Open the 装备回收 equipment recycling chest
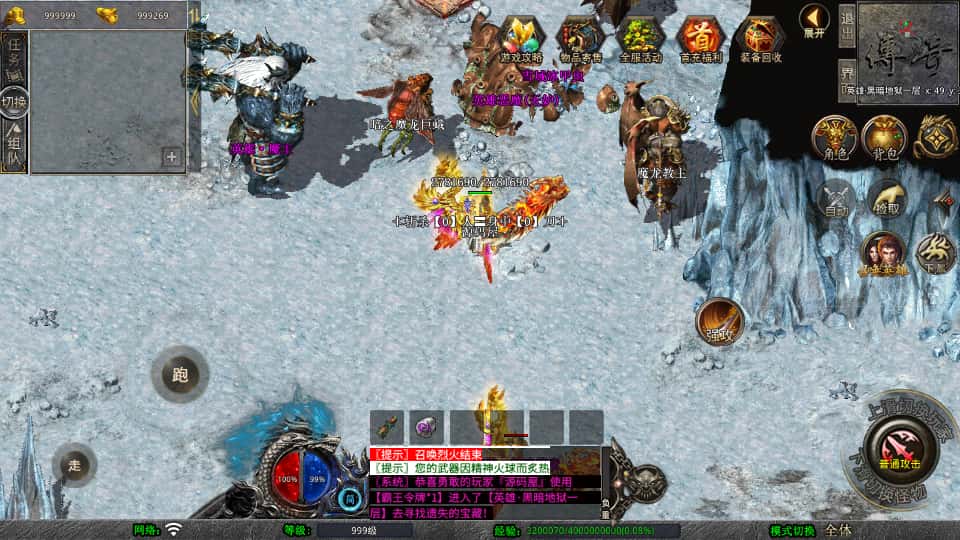 point(760,38)
